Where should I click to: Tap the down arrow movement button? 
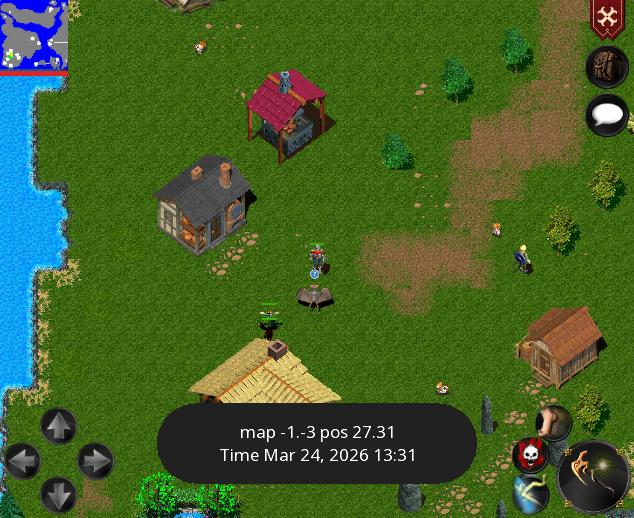(58, 495)
